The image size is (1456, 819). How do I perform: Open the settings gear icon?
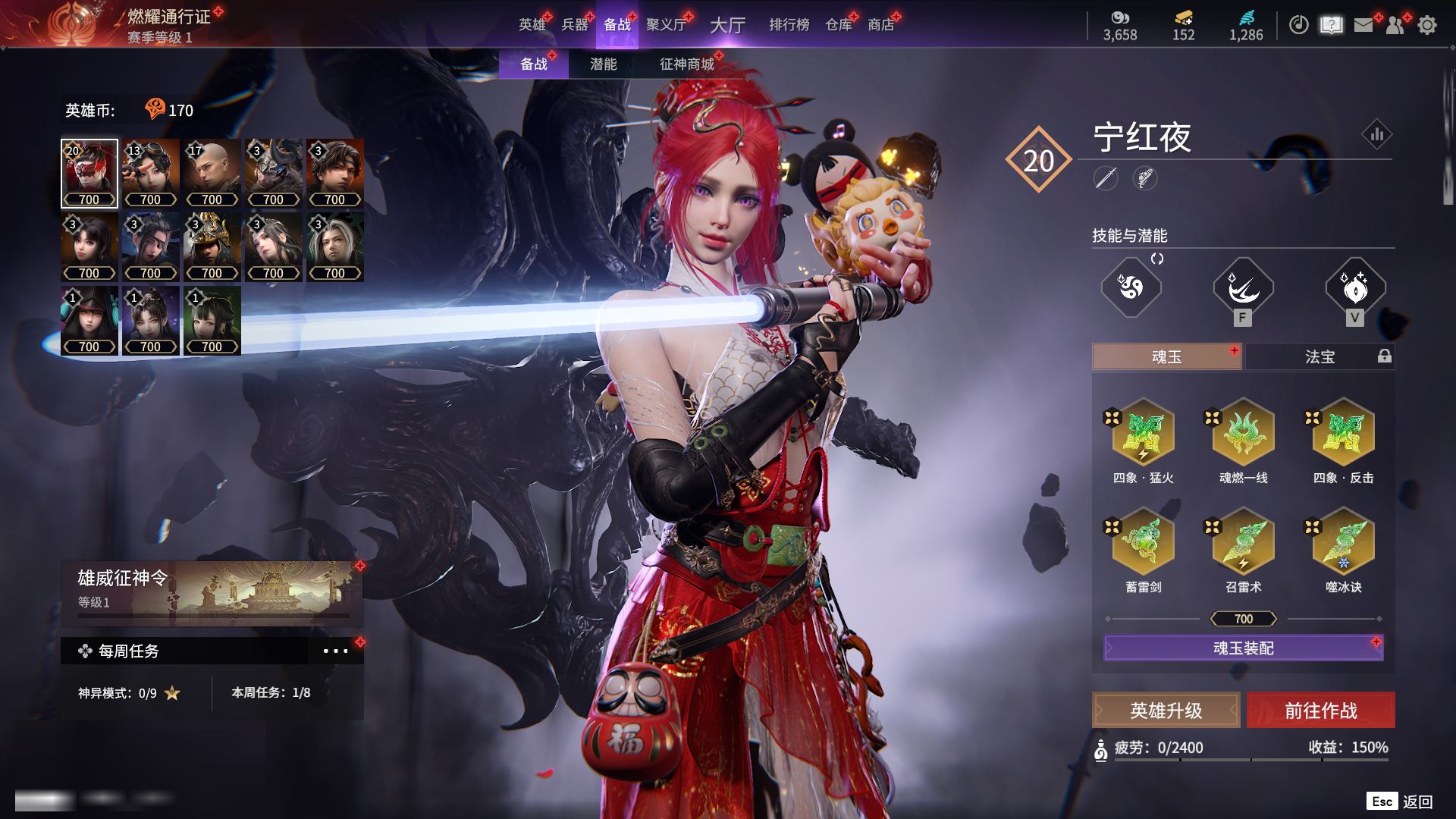(1426, 25)
